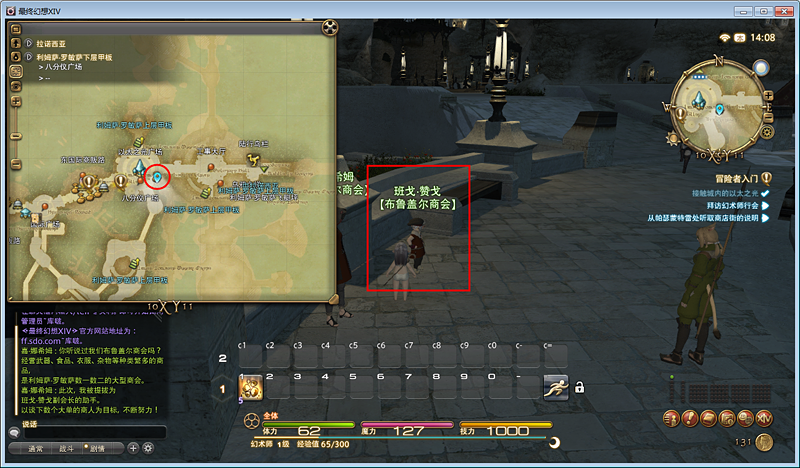The width and height of the screenshot is (800, 468).
Task: Switch to the 剧情 chat tab
Action: [x=98, y=448]
